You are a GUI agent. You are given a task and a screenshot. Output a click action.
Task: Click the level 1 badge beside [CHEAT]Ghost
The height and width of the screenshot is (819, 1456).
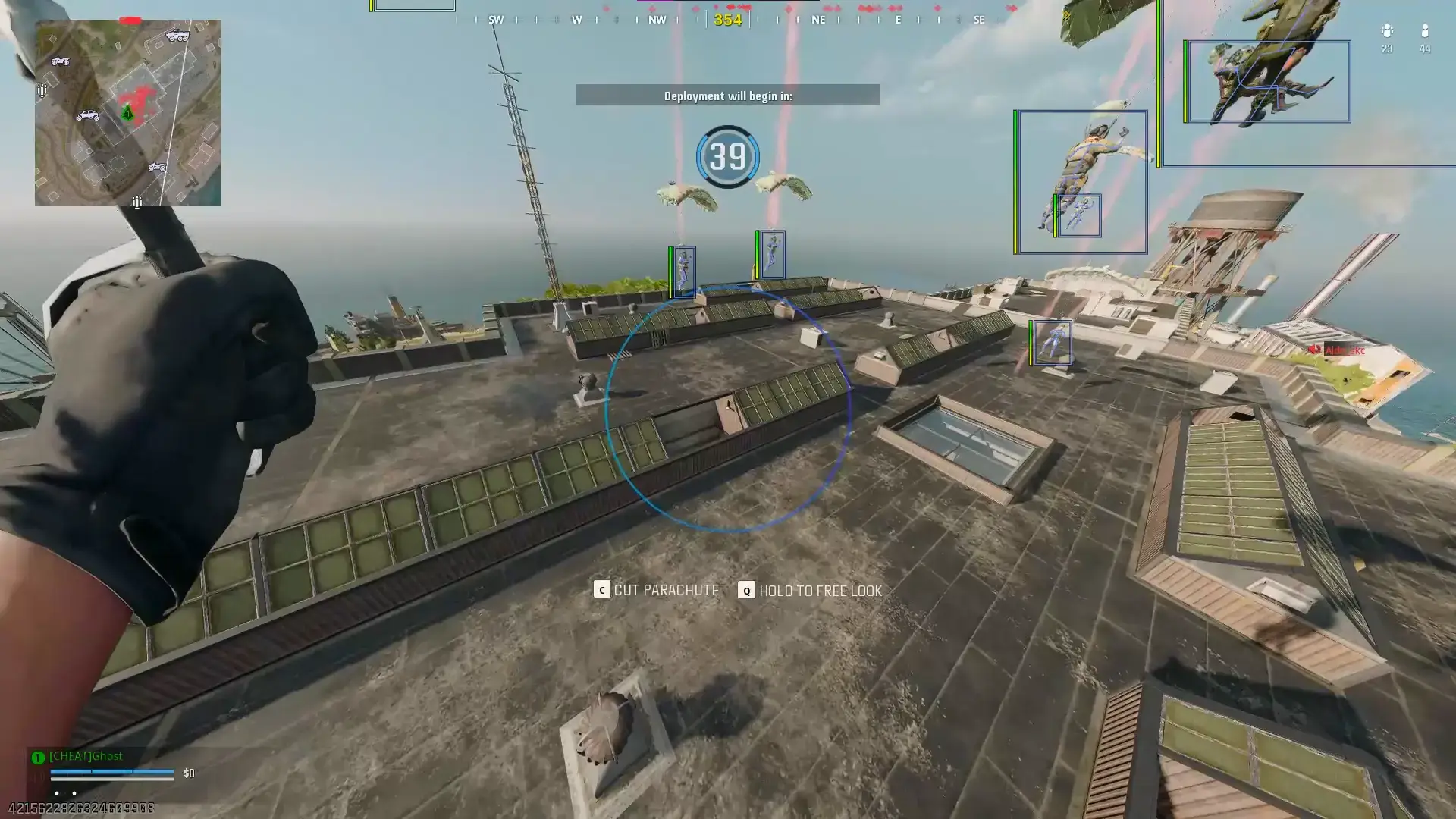pos(36,756)
